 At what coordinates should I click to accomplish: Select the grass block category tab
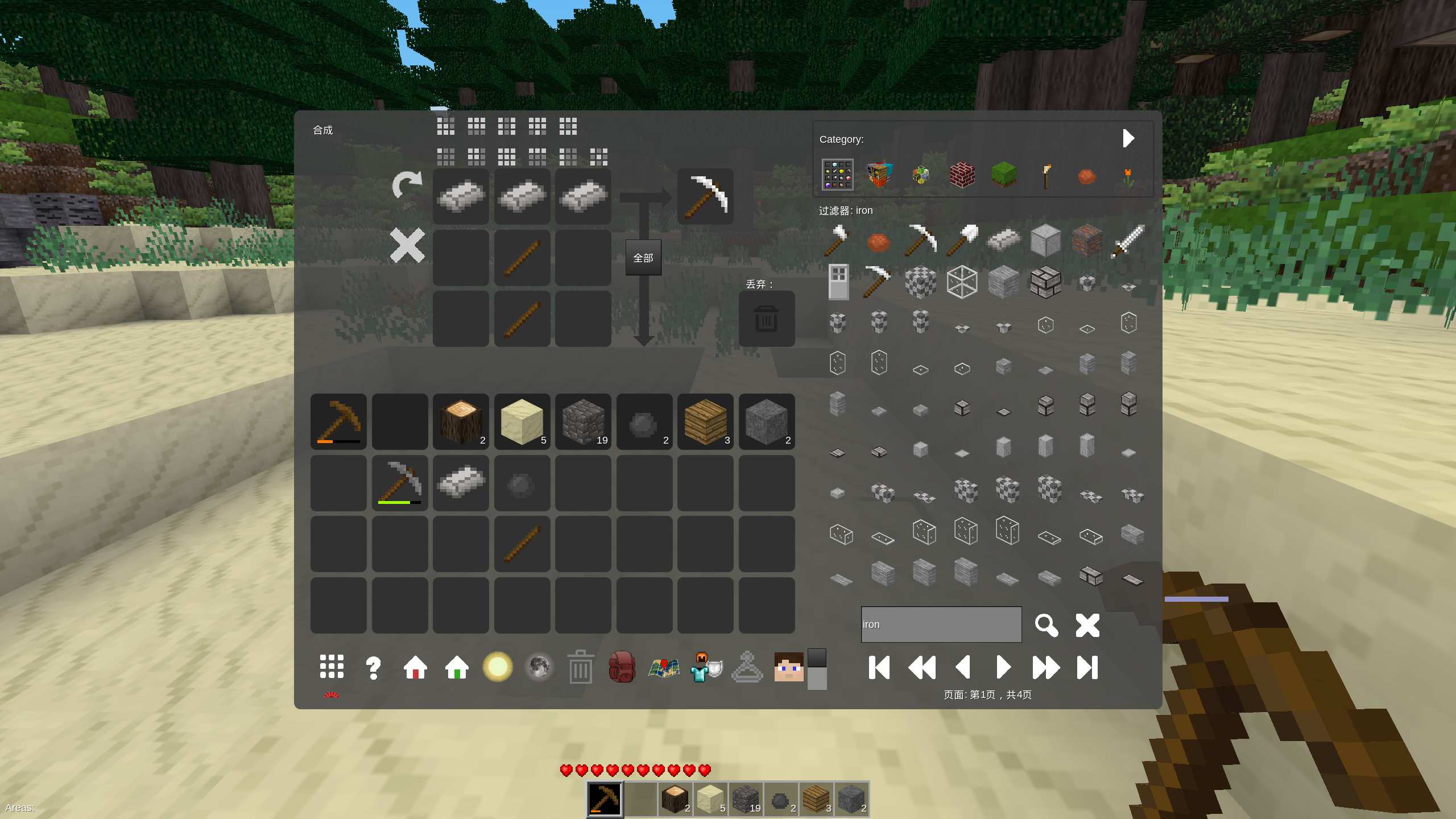[1005, 175]
